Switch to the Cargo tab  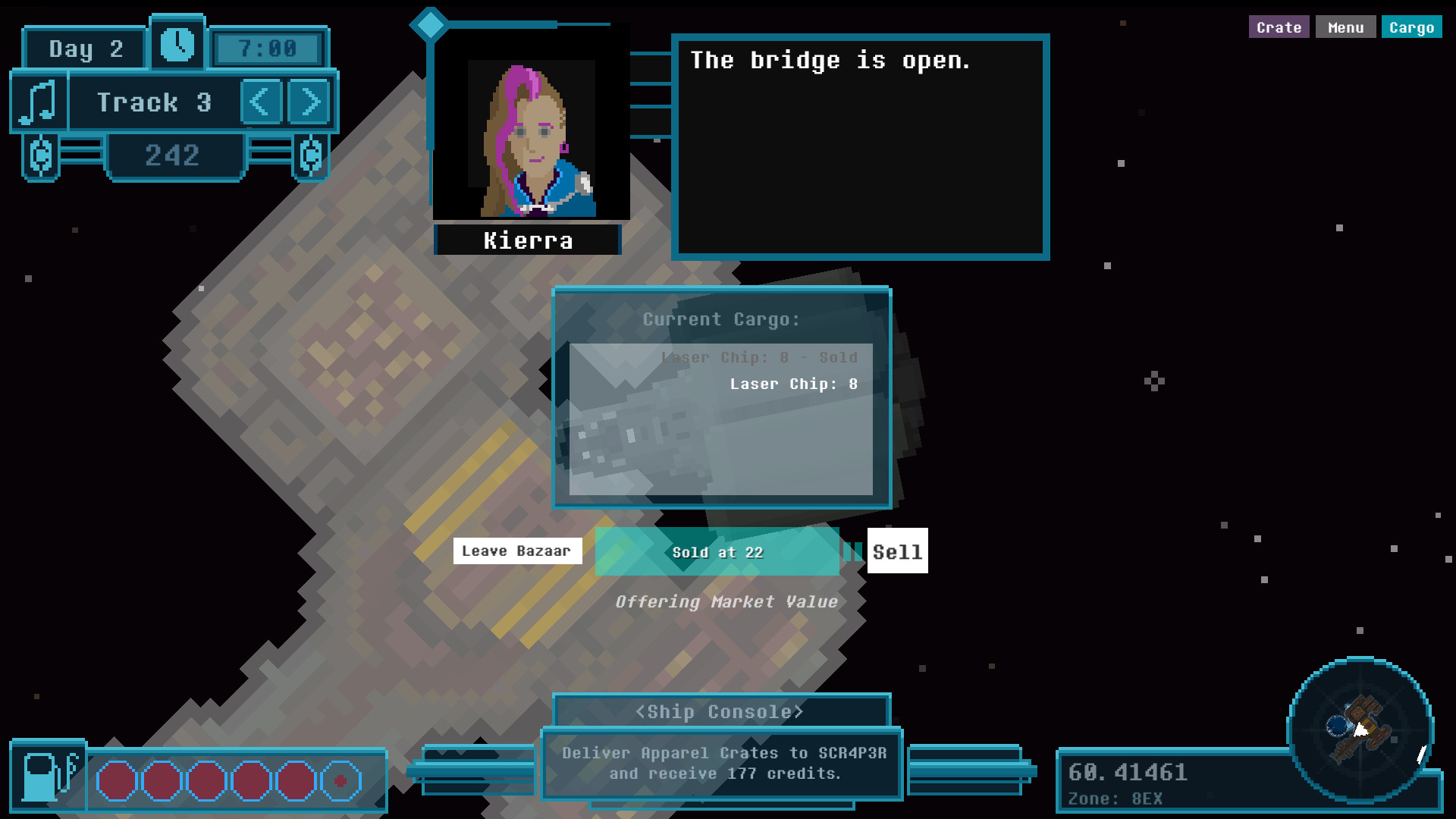pos(1411,27)
